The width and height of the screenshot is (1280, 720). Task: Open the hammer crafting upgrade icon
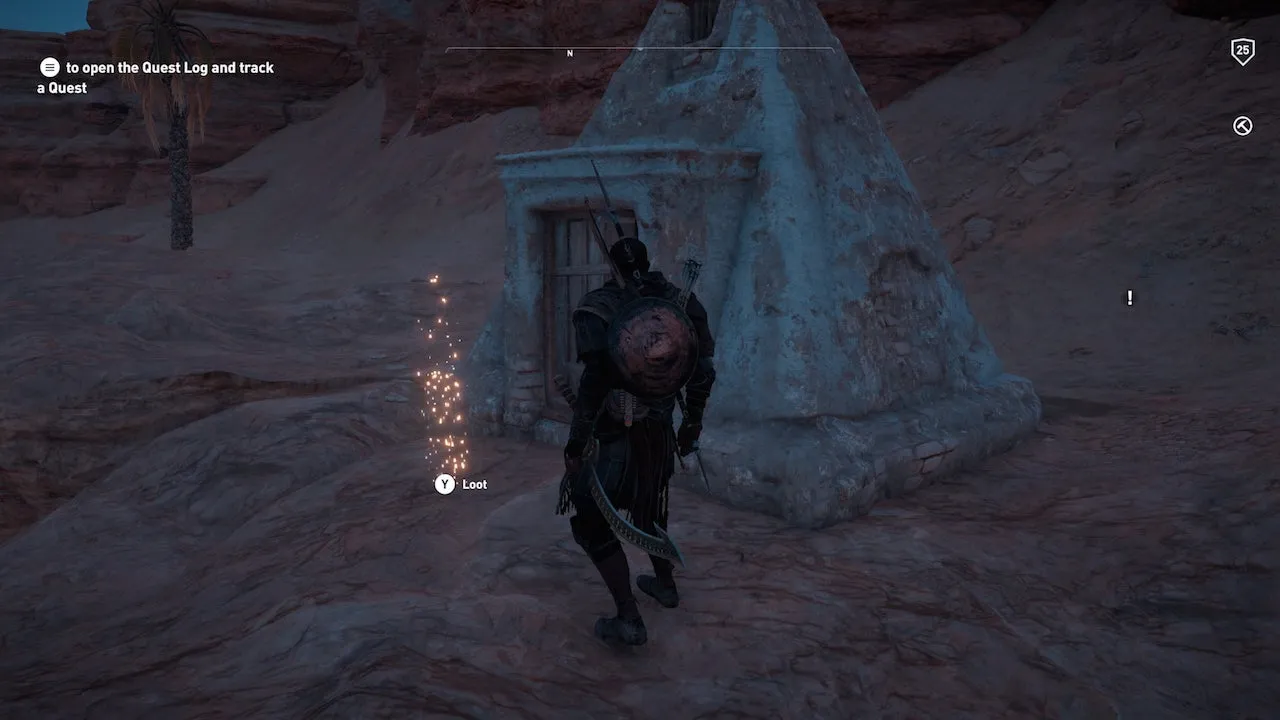tap(1242, 126)
